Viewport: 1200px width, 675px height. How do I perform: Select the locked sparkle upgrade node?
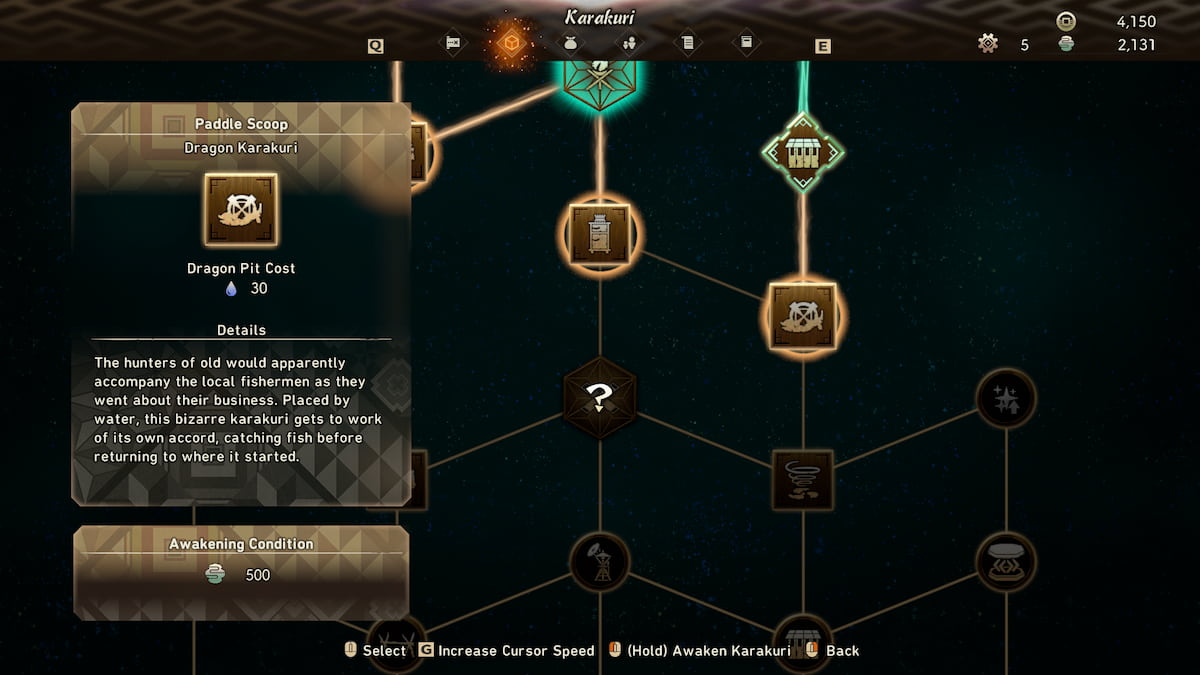(1005, 398)
